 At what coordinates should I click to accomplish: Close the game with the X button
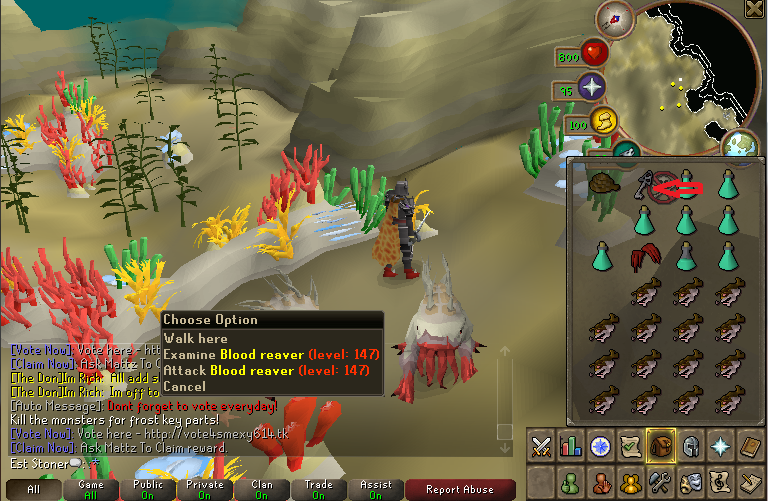[x=755, y=9]
